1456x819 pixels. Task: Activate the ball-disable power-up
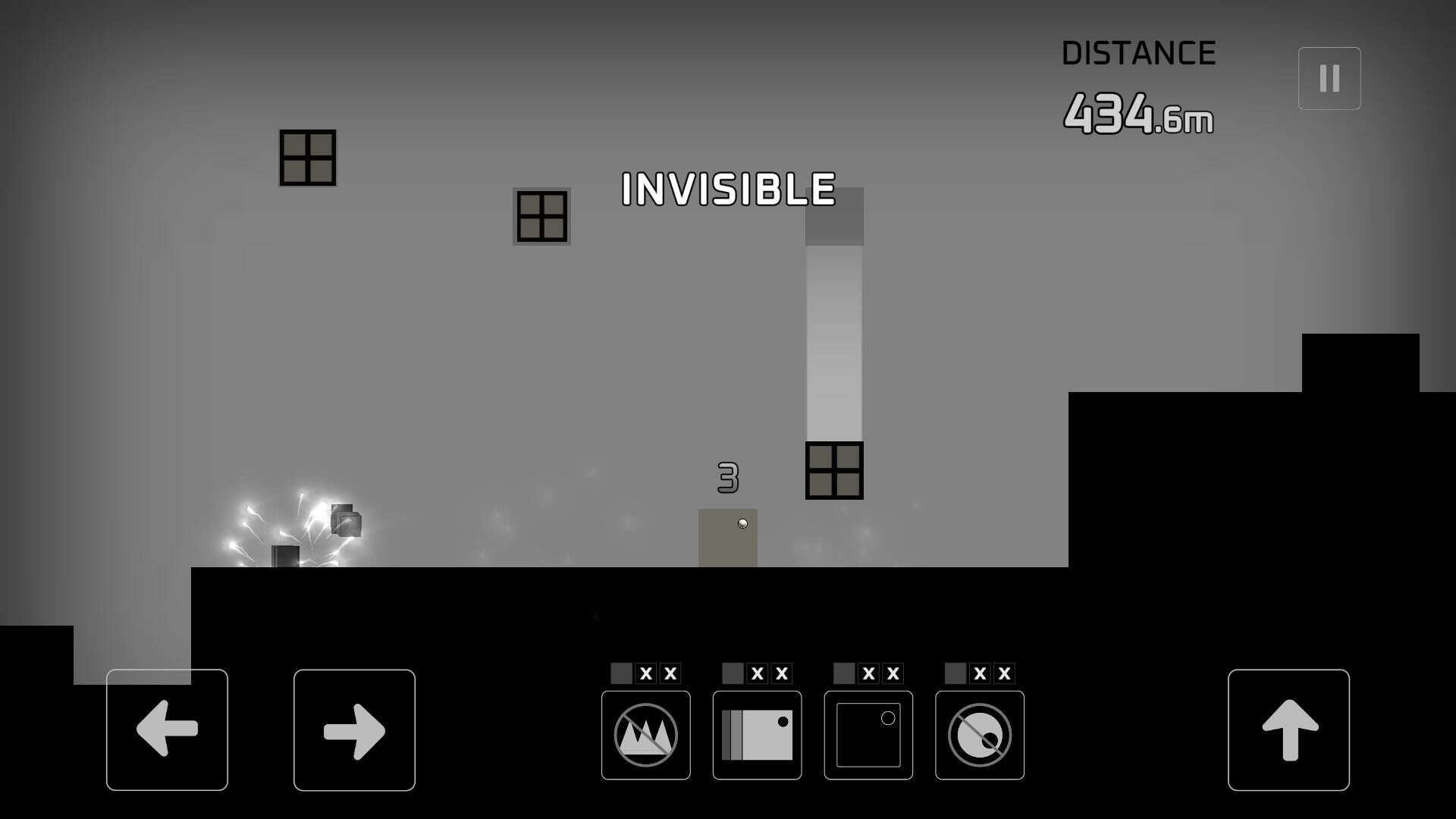tap(979, 734)
